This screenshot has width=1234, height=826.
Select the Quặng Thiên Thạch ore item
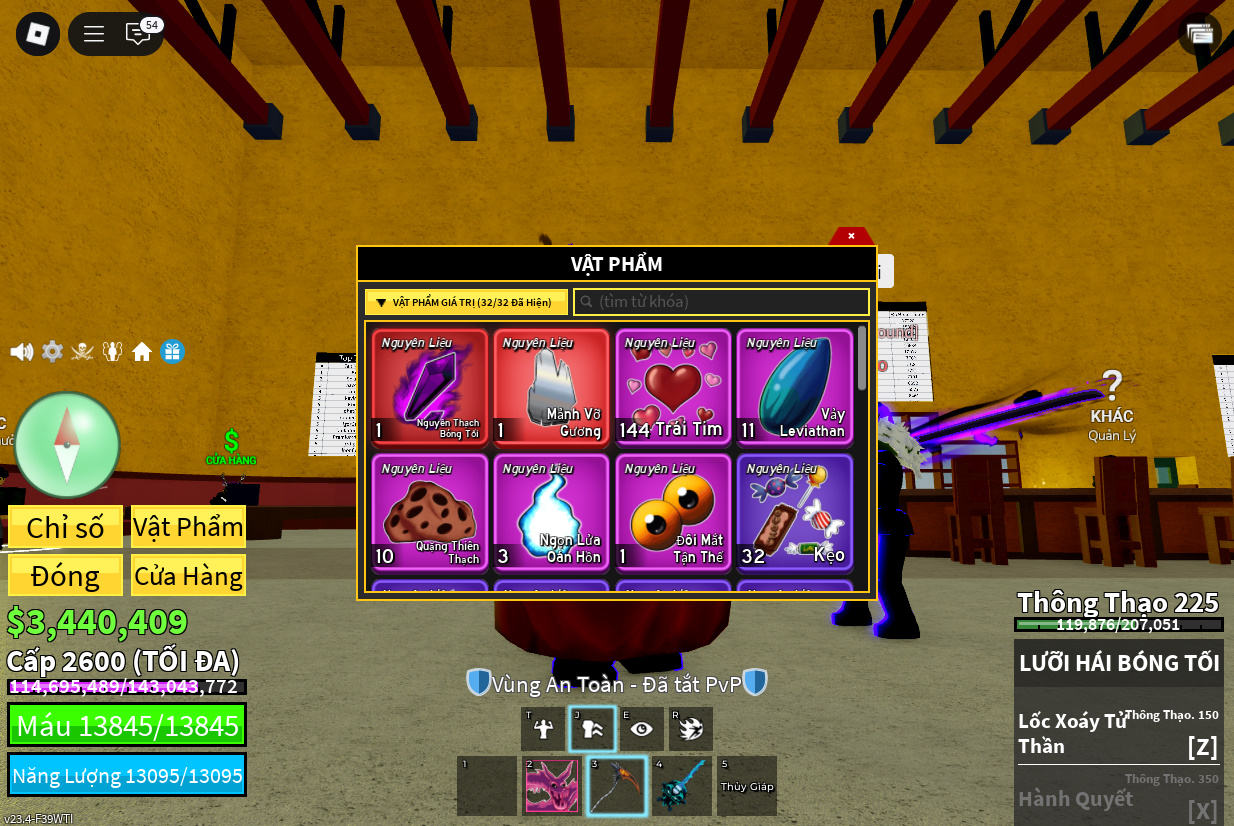click(x=430, y=512)
